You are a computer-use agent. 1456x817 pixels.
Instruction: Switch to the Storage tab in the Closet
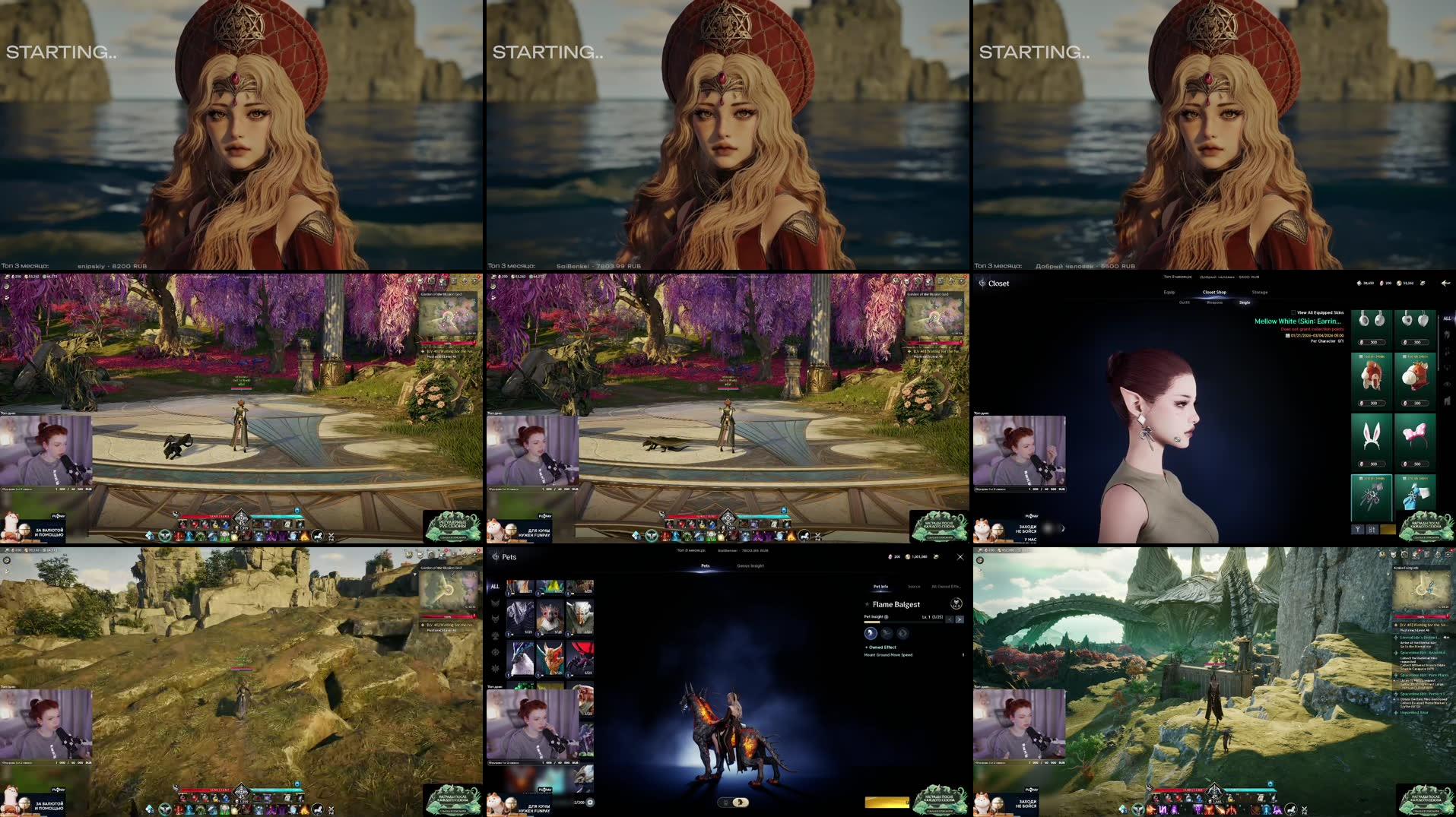pyautogui.click(x=1260, y=292)
